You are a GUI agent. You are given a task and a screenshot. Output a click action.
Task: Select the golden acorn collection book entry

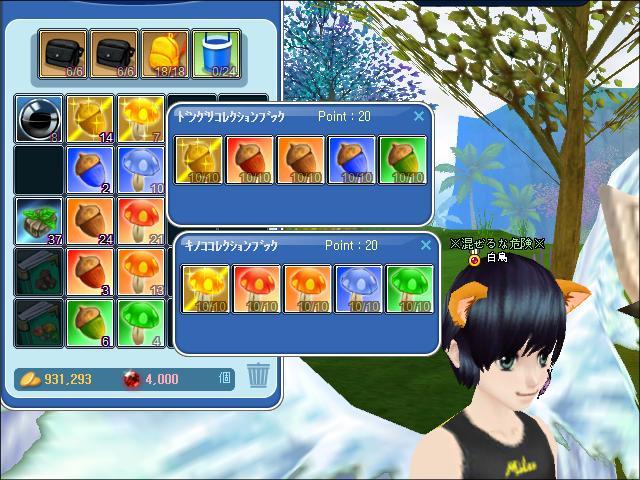click(199, 161)
